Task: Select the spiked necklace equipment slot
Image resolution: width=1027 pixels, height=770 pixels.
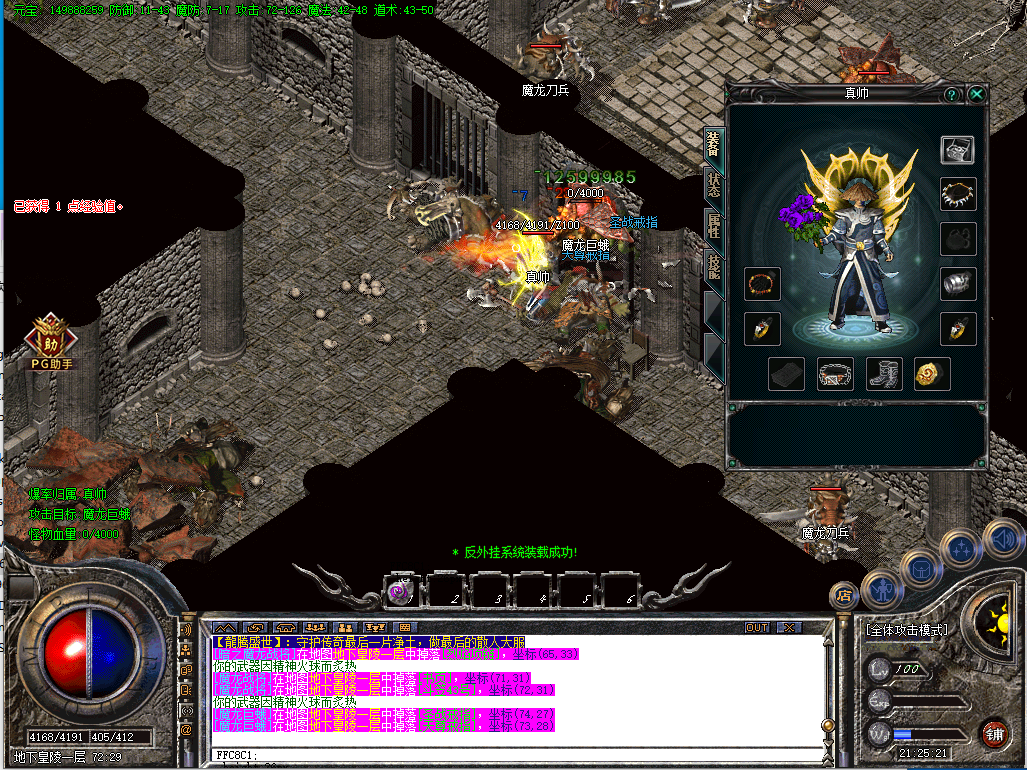Action: [958, 194]
